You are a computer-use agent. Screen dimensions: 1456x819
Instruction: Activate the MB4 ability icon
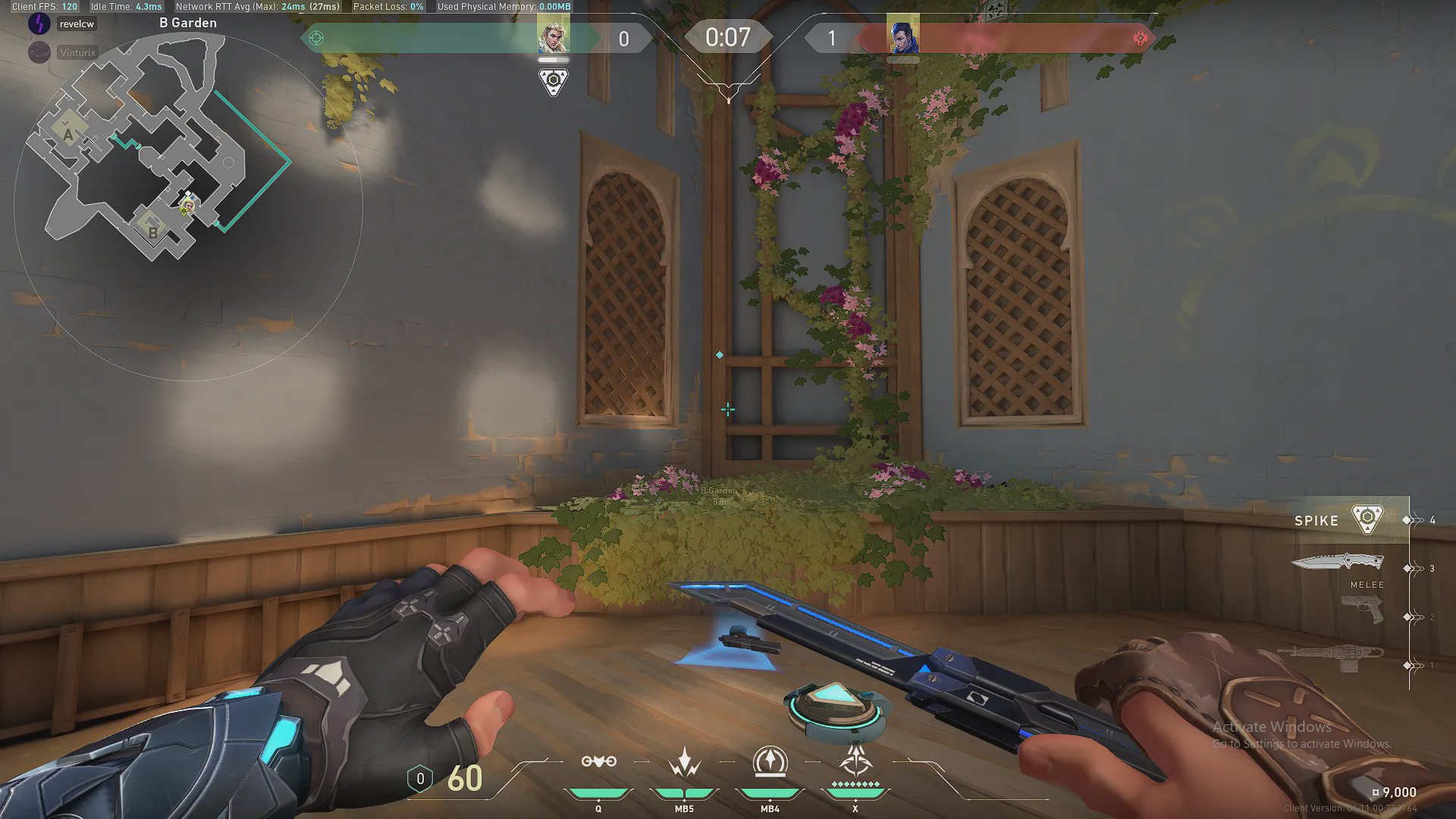[x=770, y=762]
